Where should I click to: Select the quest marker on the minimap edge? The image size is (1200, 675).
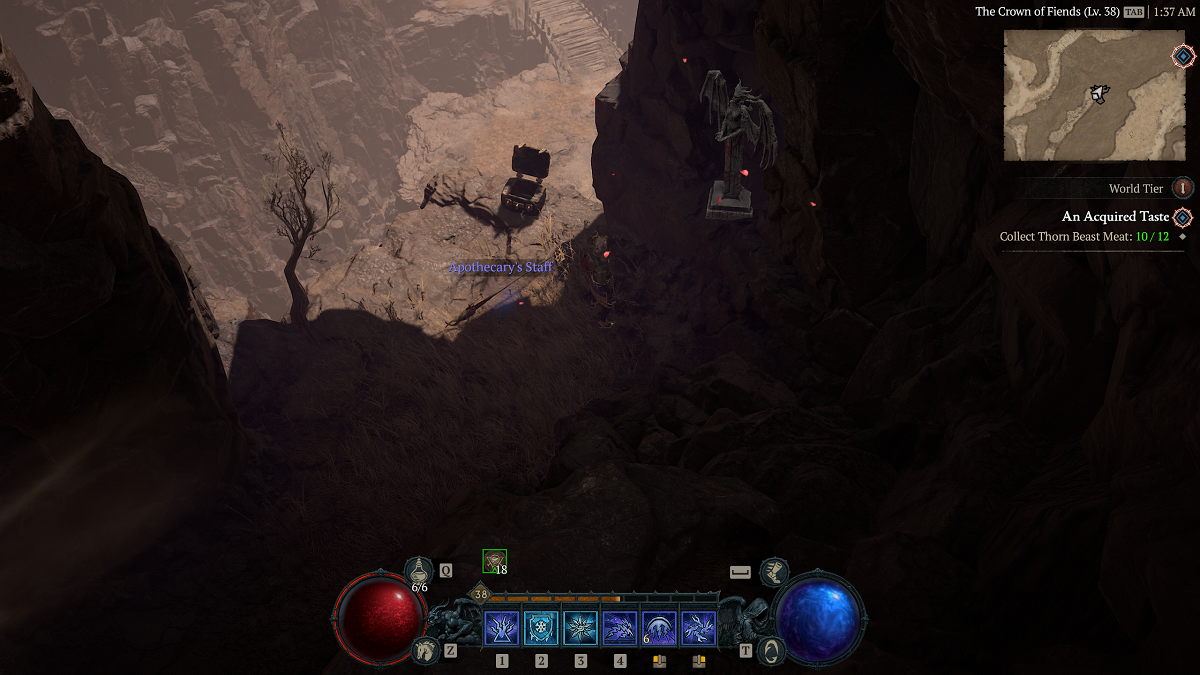click(x=1182, y=56)
